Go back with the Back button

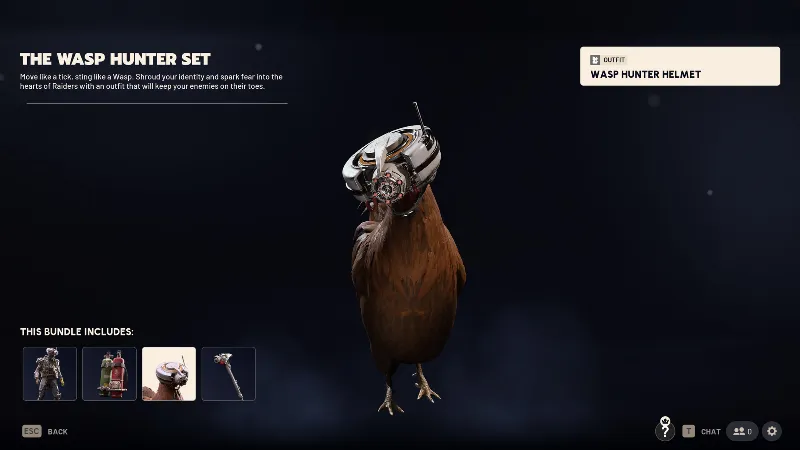46,432
